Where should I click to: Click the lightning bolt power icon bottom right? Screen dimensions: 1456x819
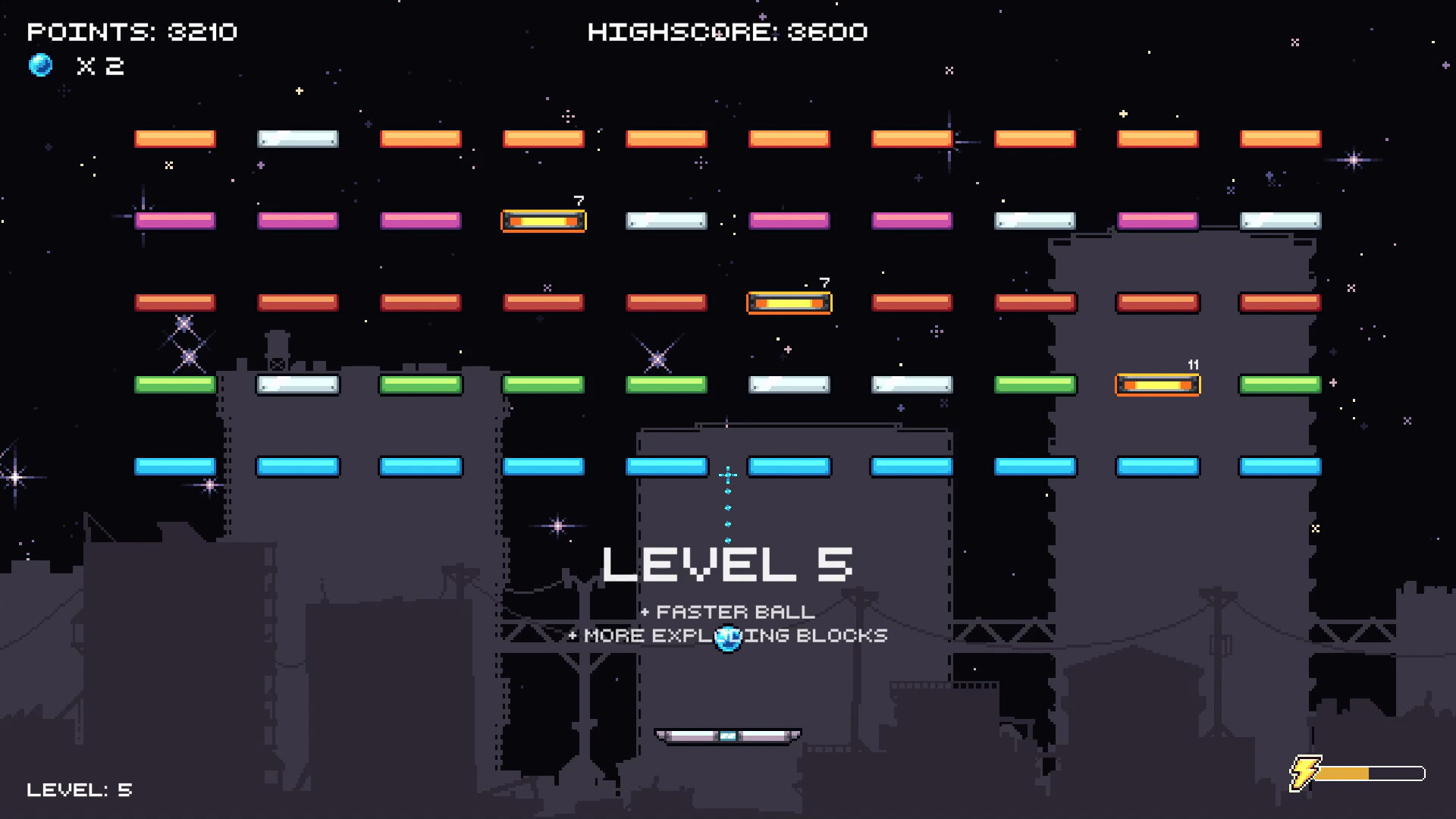1304,773
